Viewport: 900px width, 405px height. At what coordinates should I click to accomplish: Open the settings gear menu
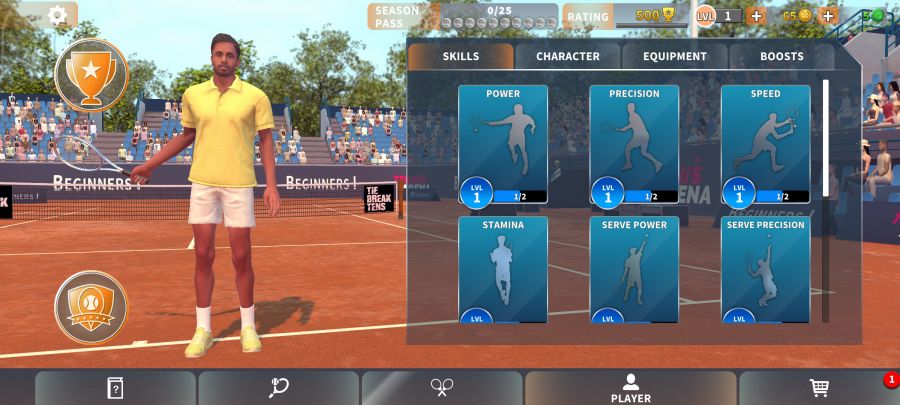click(x=58, y=15)
